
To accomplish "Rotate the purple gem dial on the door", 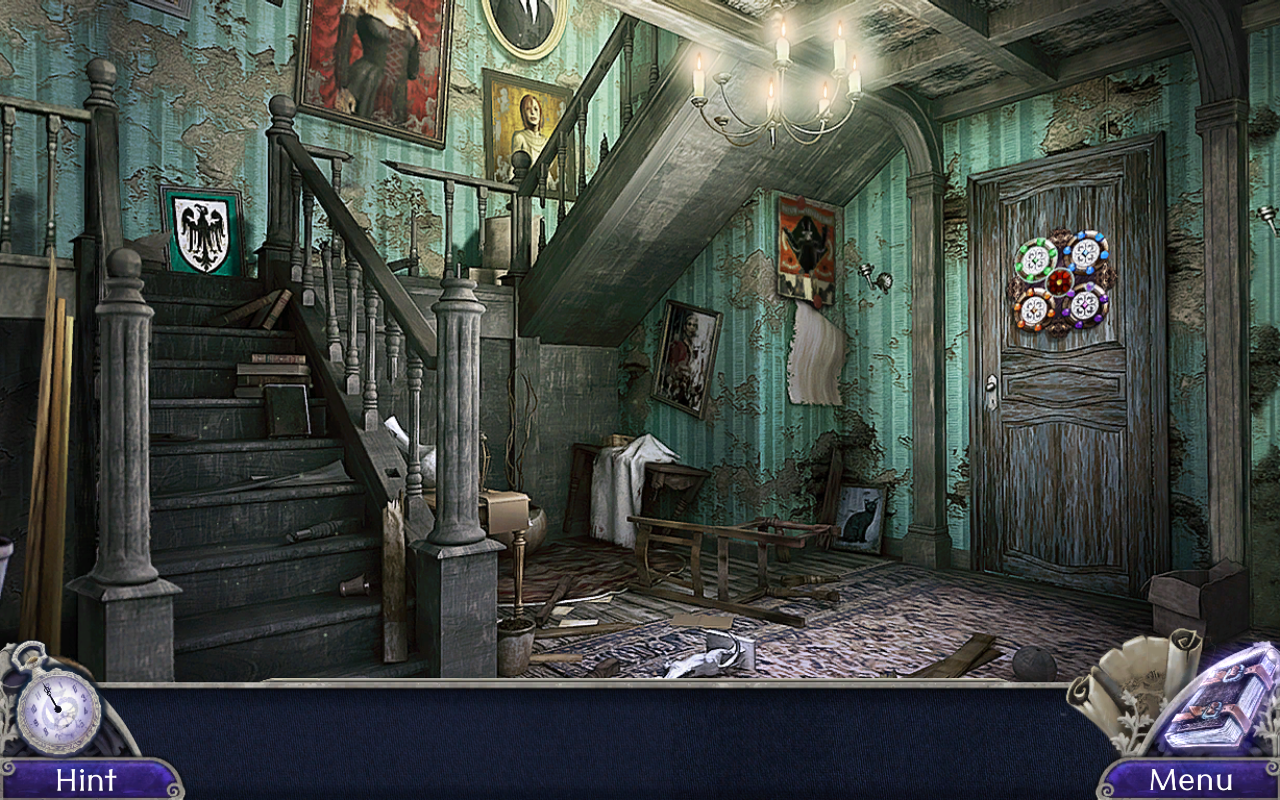I will coord(1086,305).
